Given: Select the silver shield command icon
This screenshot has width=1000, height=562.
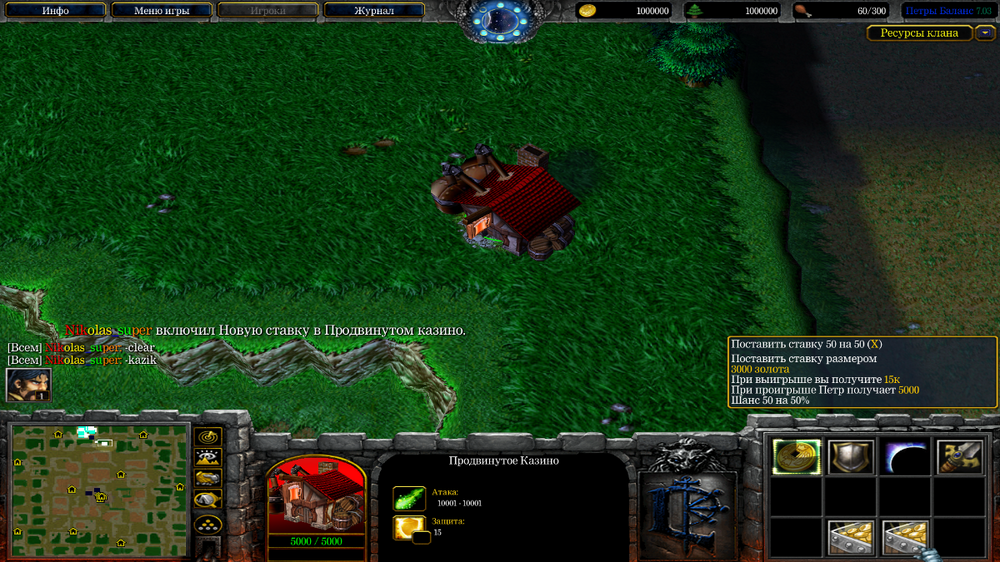Looking at the screenshot, I should (851, 457).
